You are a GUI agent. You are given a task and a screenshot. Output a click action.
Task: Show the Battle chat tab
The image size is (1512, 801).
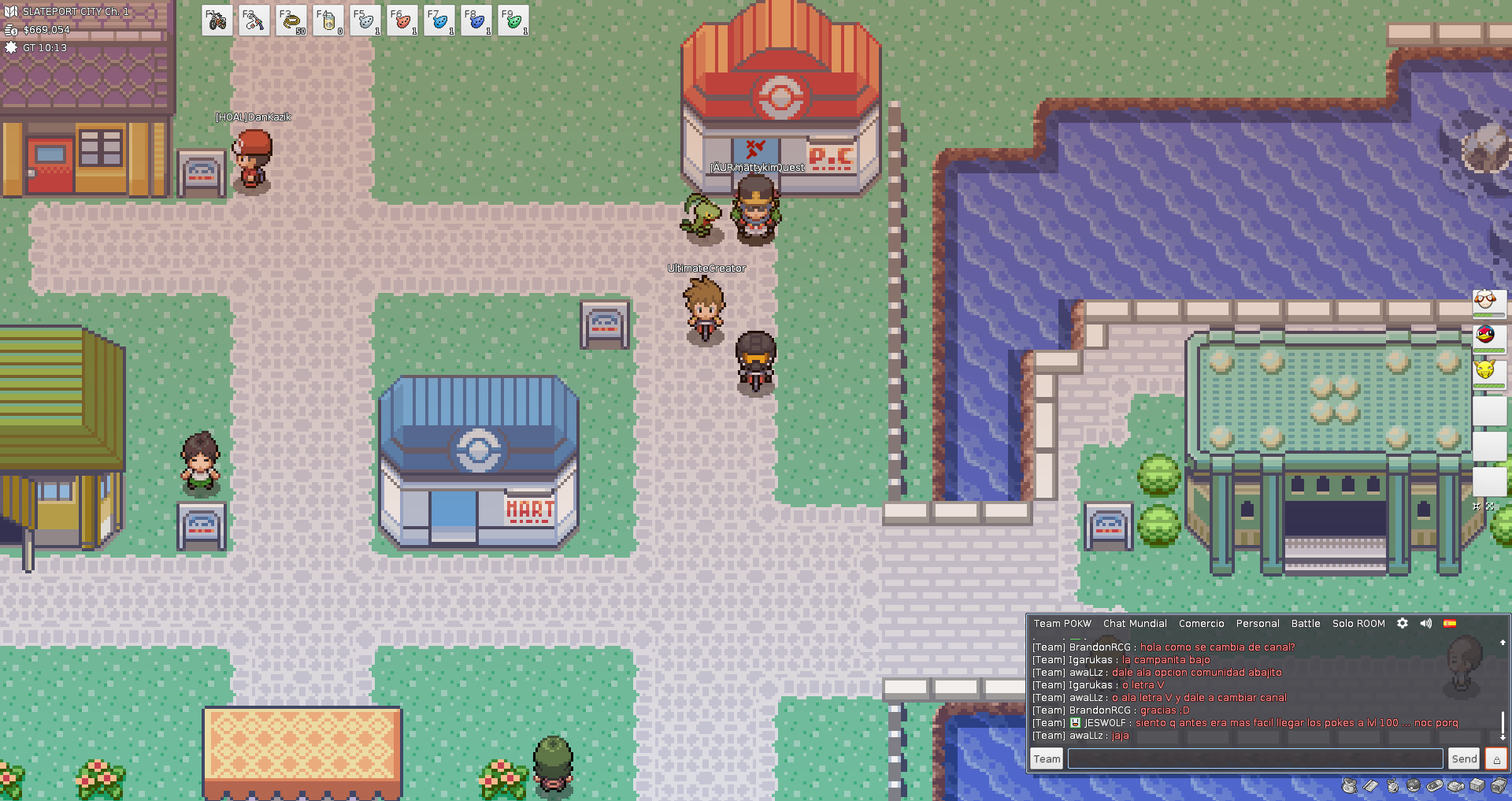(1305, 623)
